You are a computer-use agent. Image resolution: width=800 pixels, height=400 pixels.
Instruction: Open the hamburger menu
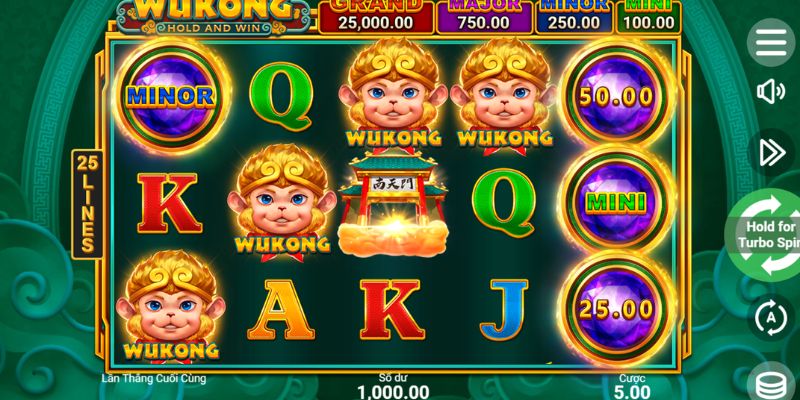tap(771, 42)
